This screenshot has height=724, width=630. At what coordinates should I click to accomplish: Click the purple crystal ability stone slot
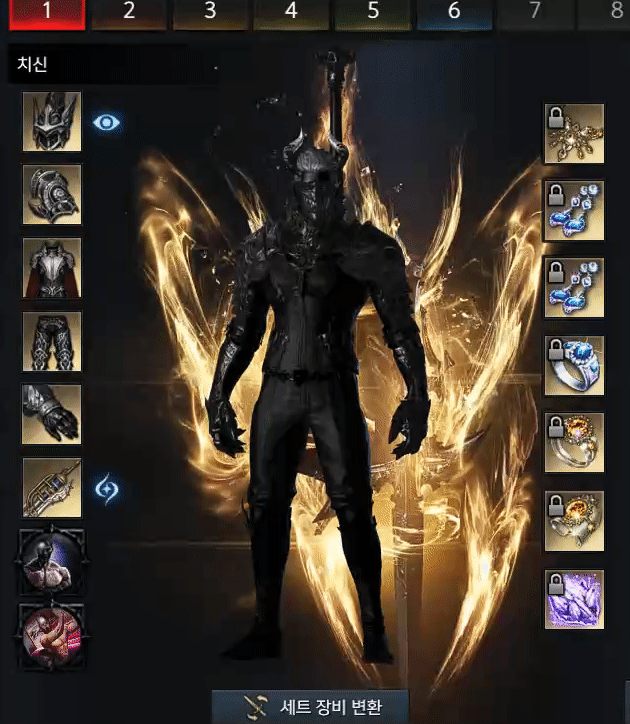(x=574, y=598)
